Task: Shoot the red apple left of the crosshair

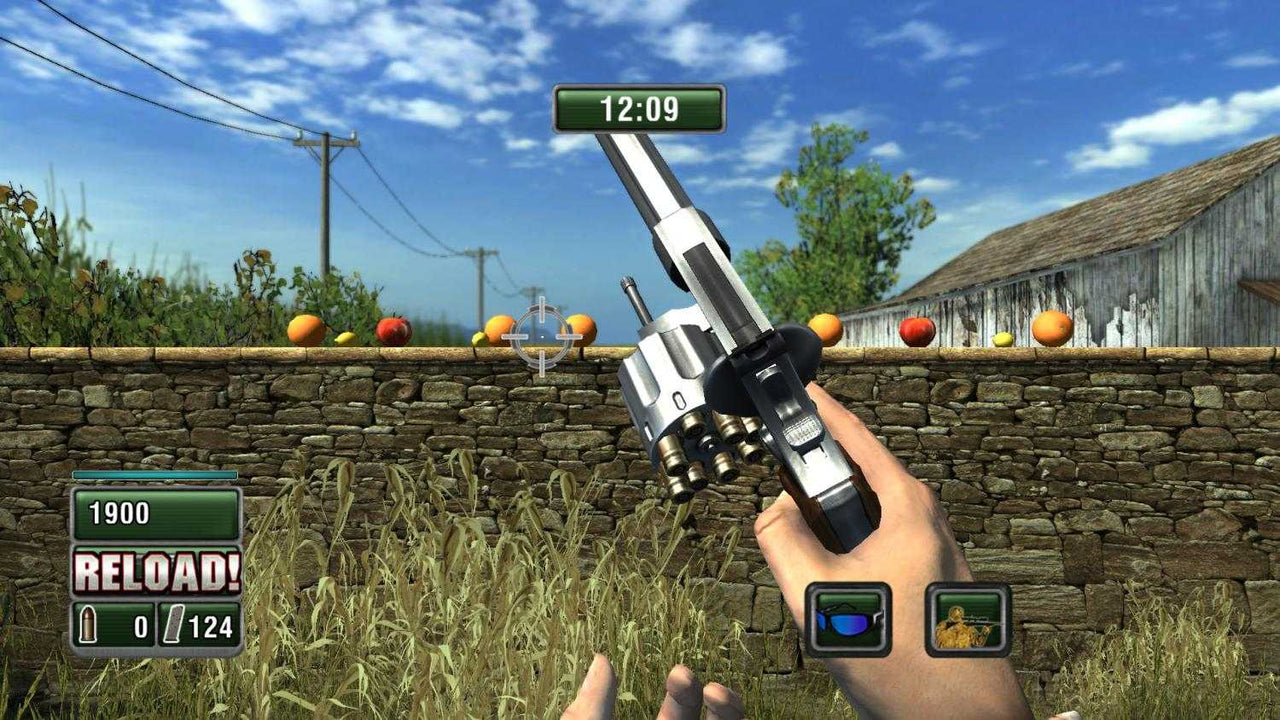Action: tap(392, 327)
